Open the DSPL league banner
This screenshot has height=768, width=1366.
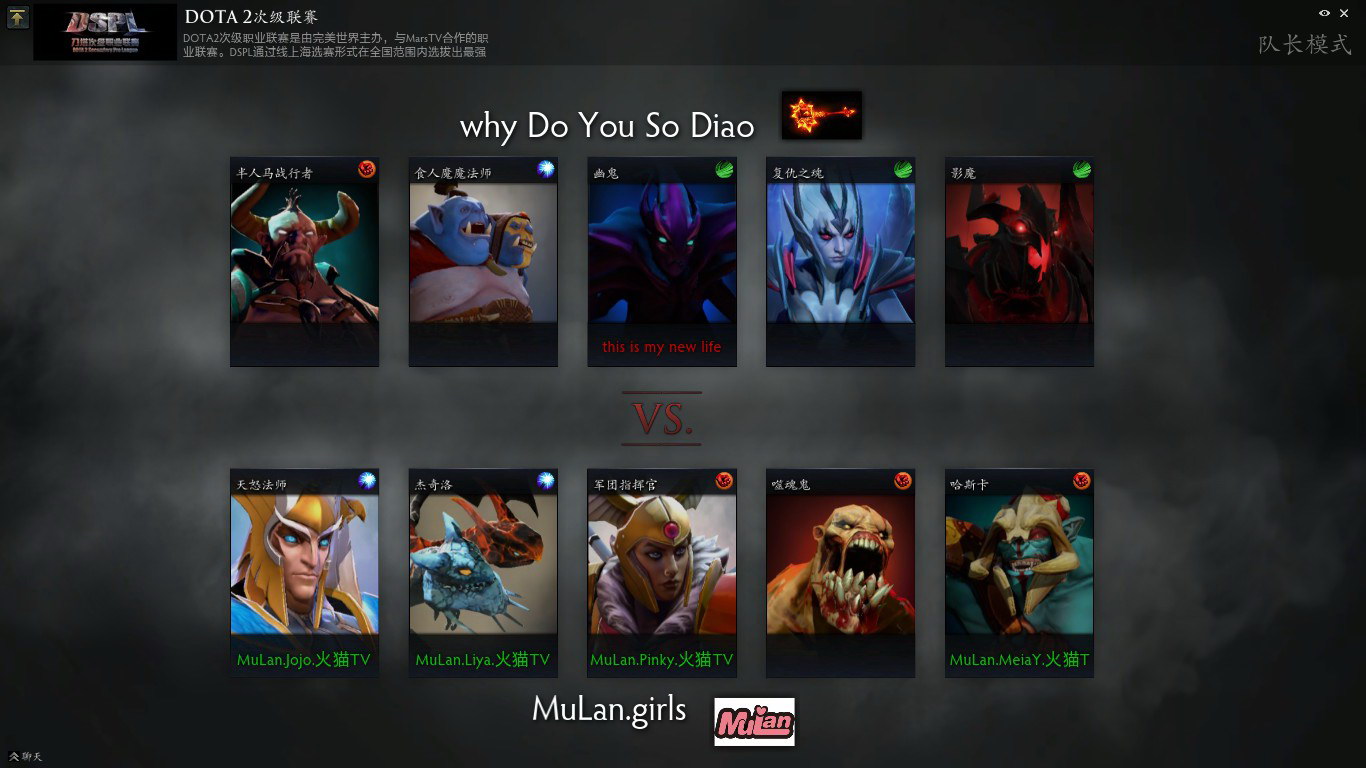coord(105,32)
